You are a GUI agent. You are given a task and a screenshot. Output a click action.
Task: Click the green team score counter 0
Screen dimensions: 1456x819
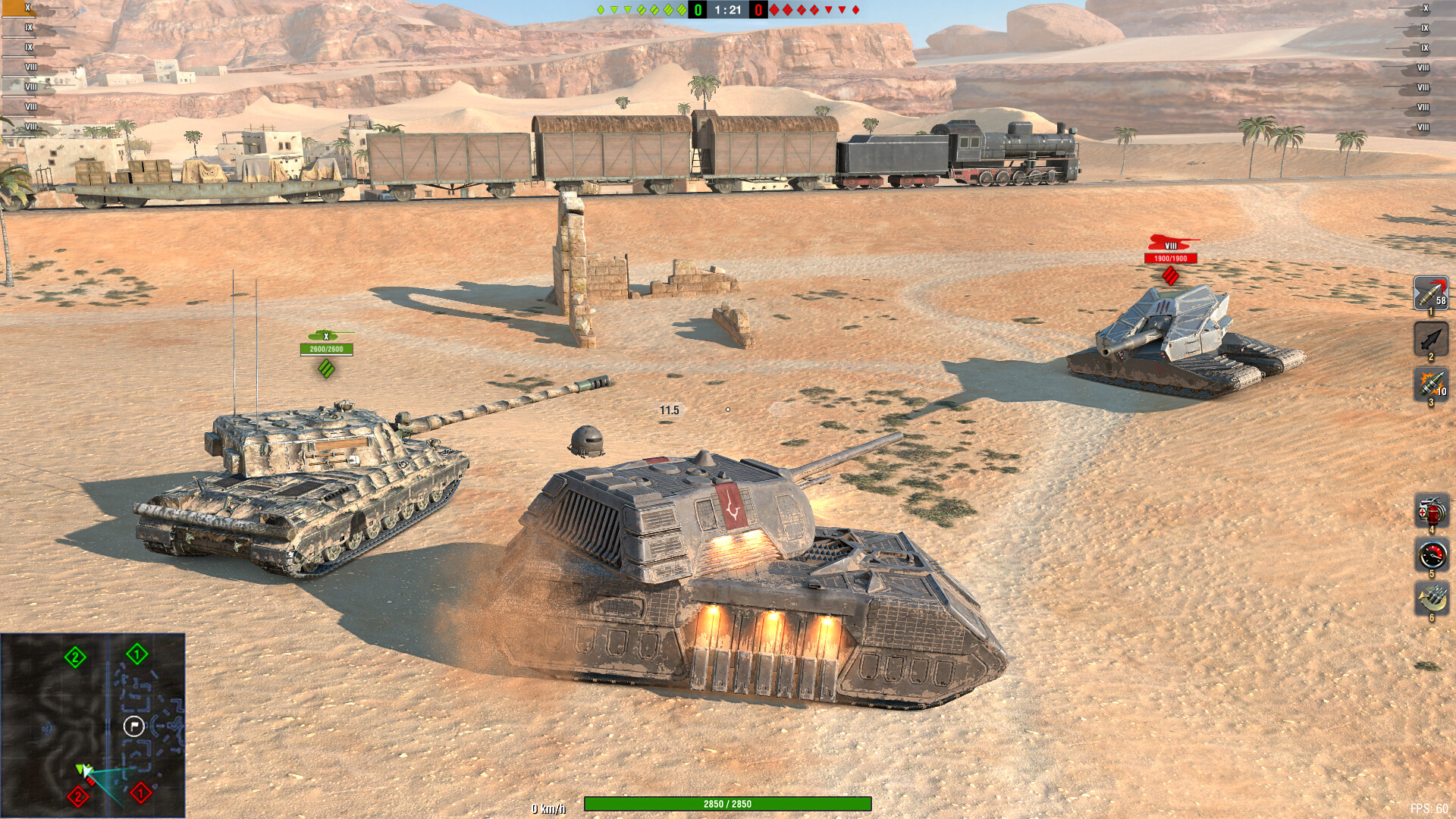pos(697,11)
